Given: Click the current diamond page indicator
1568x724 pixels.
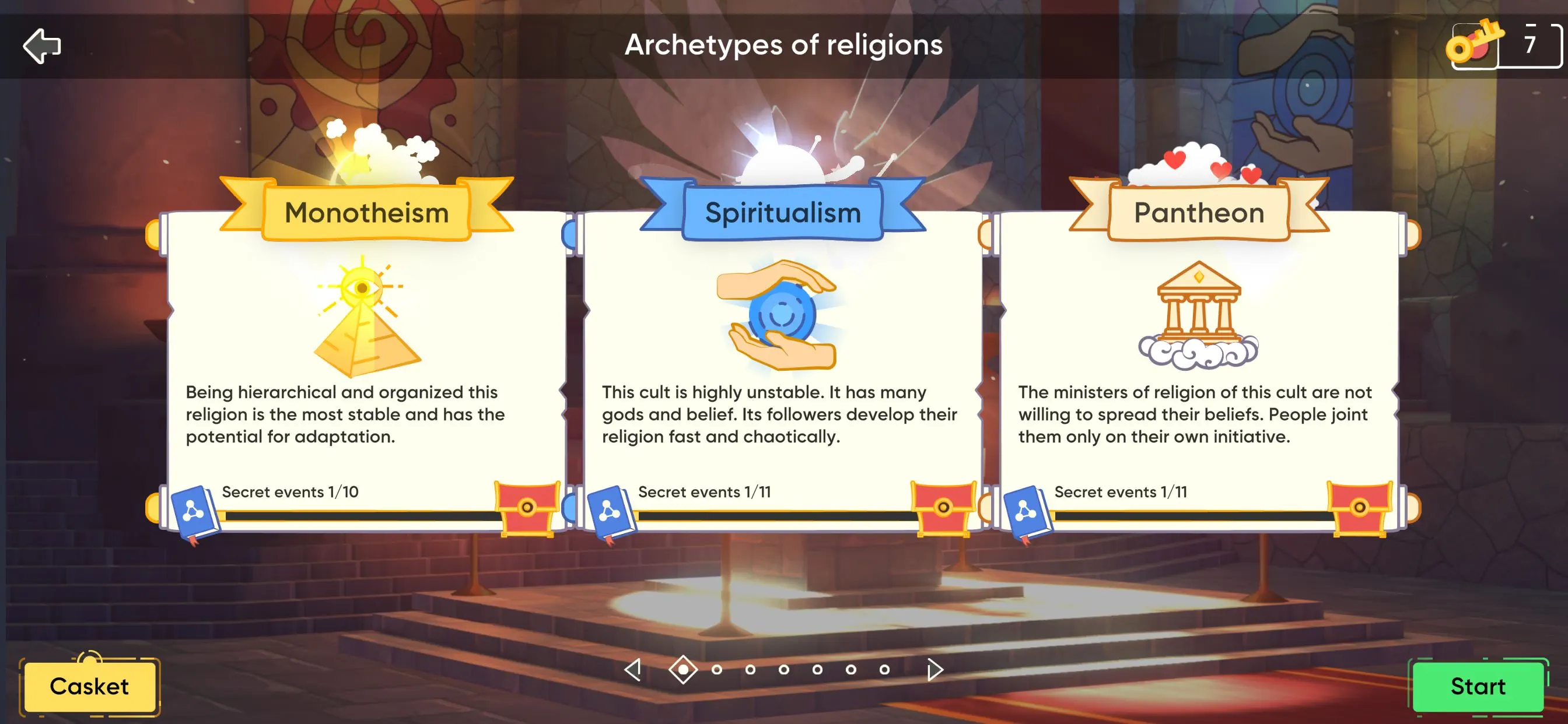Looking at the screenshot, I should [683, 670].
